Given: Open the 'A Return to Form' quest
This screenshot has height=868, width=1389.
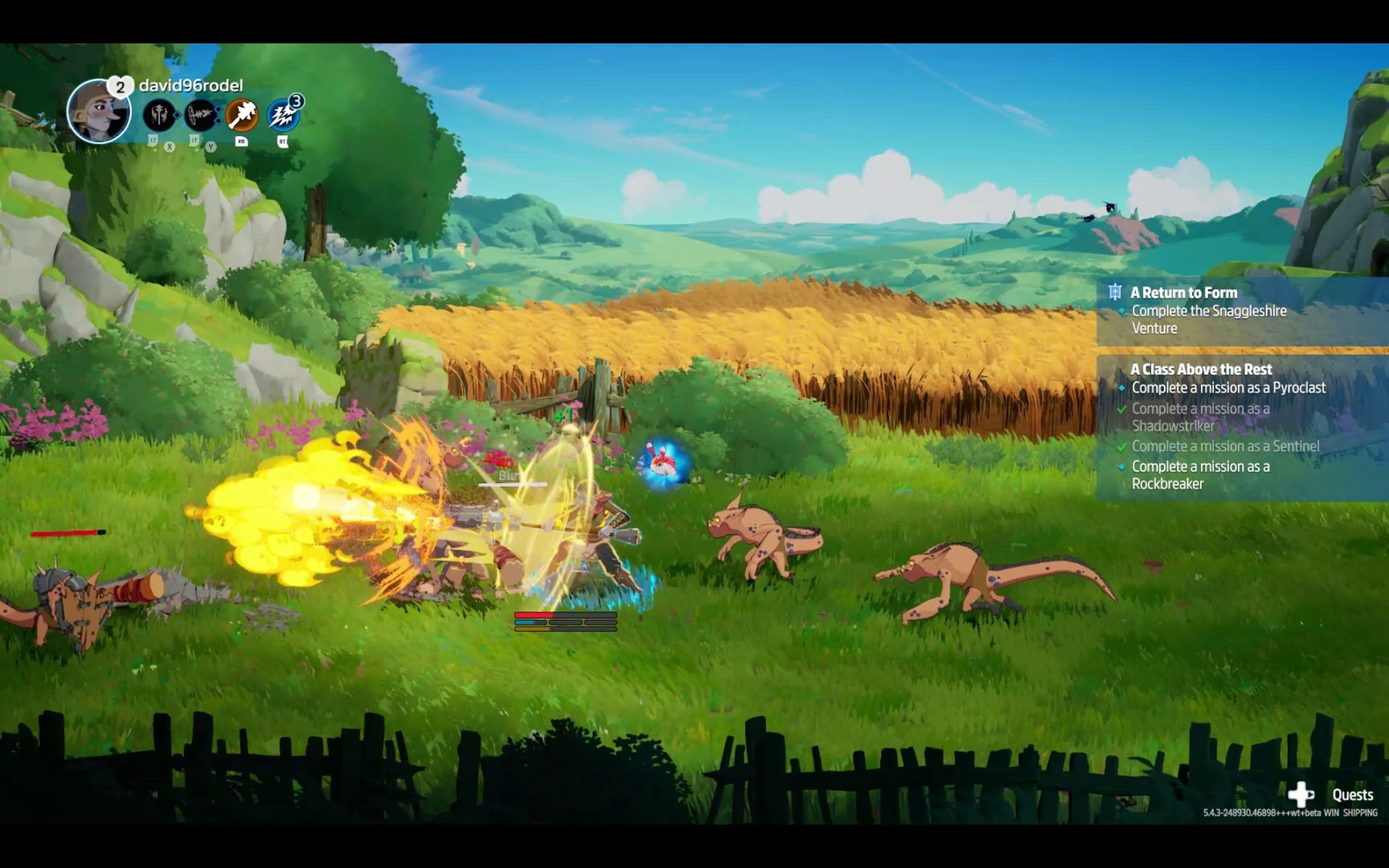Looking at the screenshot, I should [x=1184, y=293].
